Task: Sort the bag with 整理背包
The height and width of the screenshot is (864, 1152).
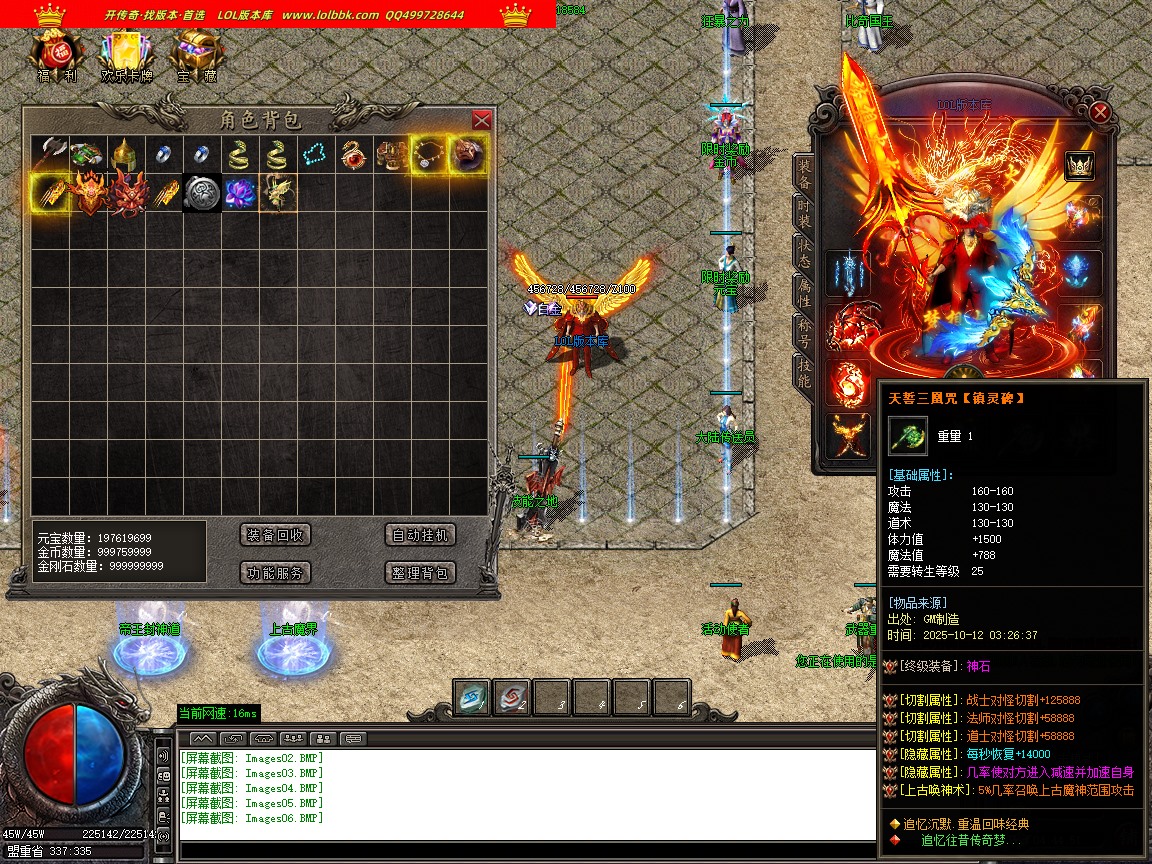Action: point(420,573)
